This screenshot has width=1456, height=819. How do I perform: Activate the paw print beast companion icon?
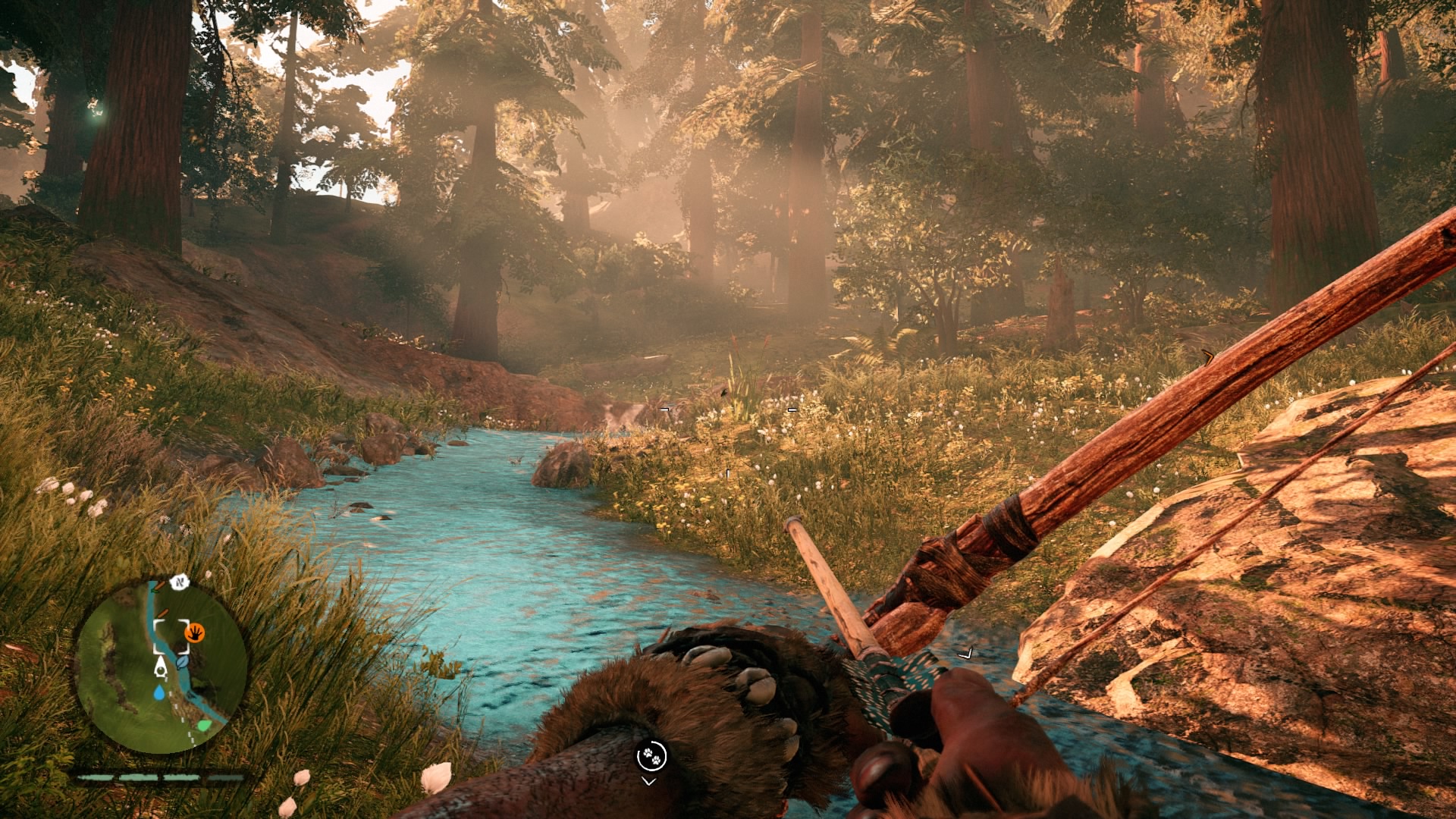click(651, 755)
